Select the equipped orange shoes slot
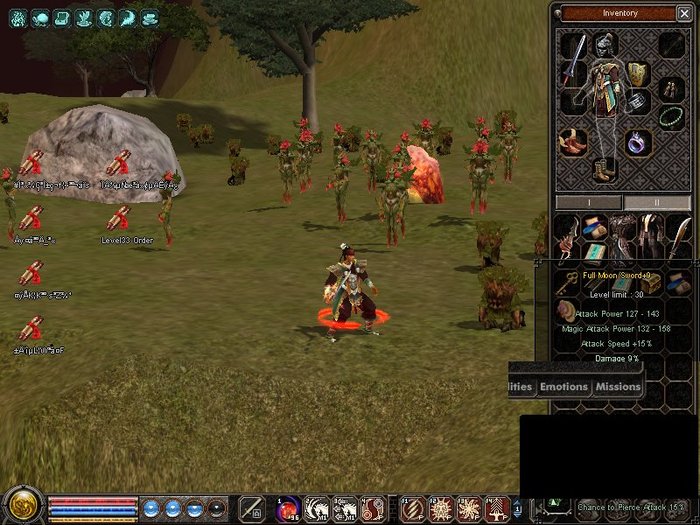Screen dimensions: 700x525 (573, 142)
